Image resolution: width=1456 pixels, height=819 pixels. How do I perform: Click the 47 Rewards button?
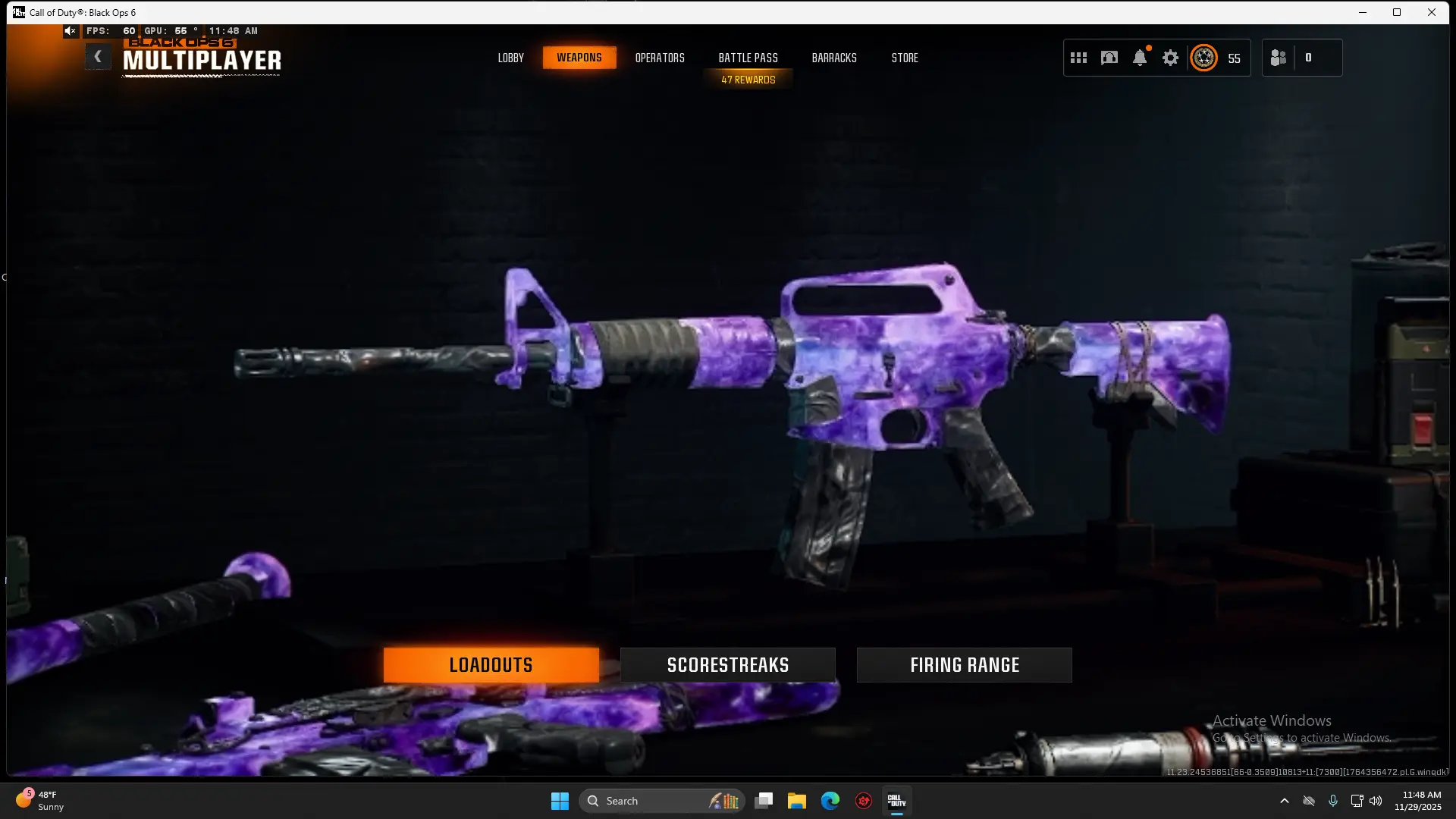tap(748, 78)
